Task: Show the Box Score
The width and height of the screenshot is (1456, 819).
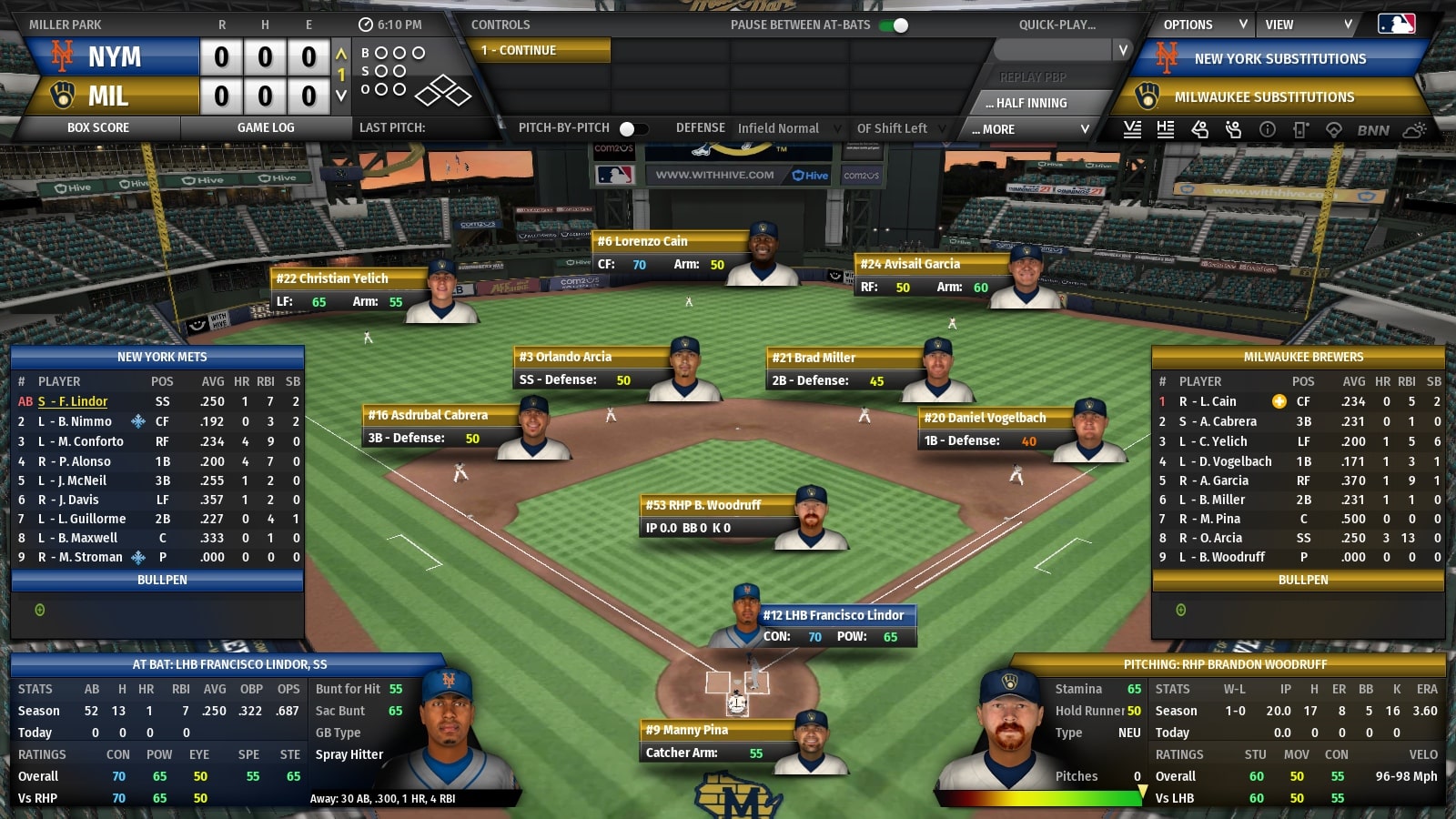Action: click(98, 128)
